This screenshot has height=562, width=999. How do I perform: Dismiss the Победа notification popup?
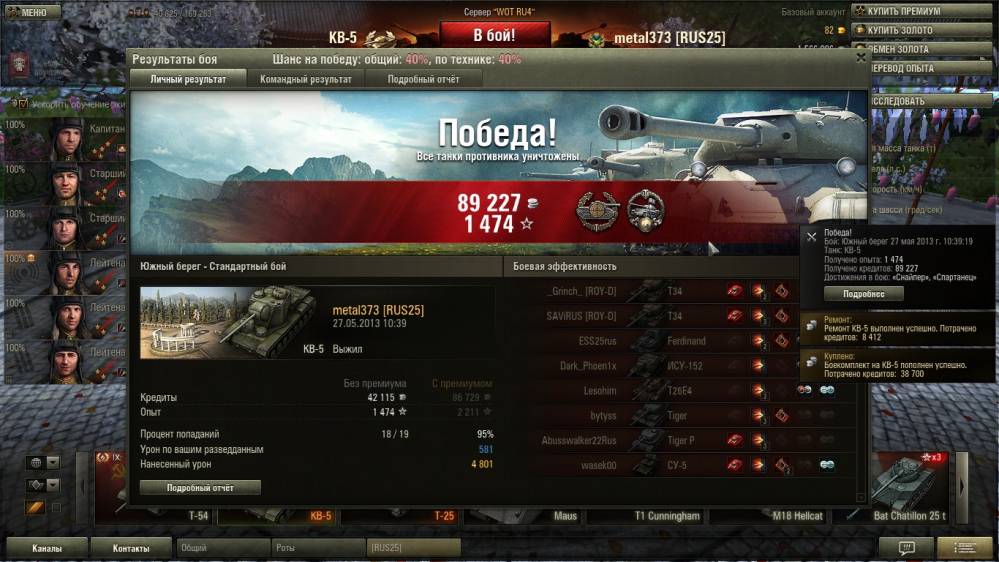(812, 237)
